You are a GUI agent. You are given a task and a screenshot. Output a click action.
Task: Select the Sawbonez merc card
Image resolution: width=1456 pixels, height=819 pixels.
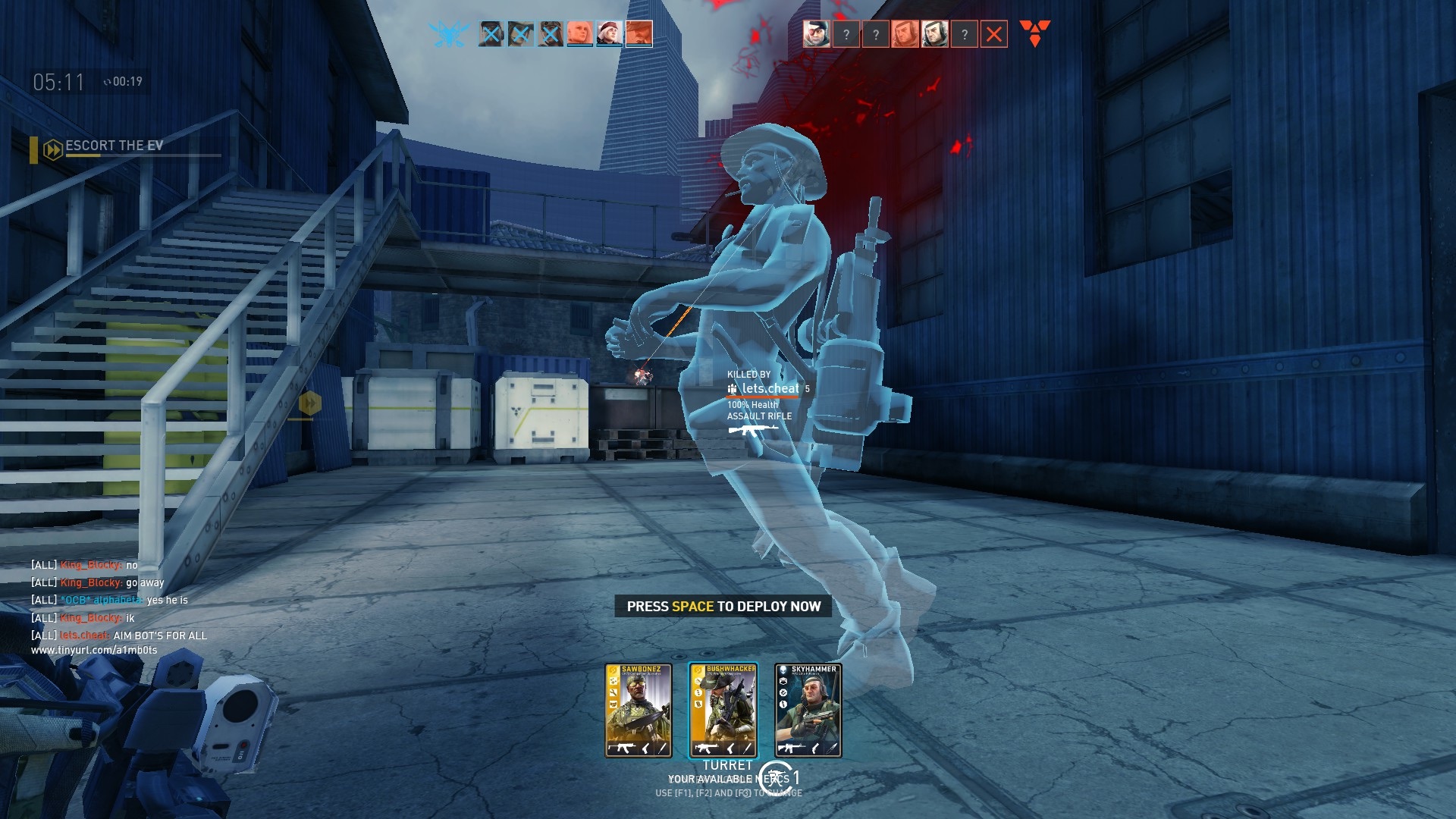(638, 711)
